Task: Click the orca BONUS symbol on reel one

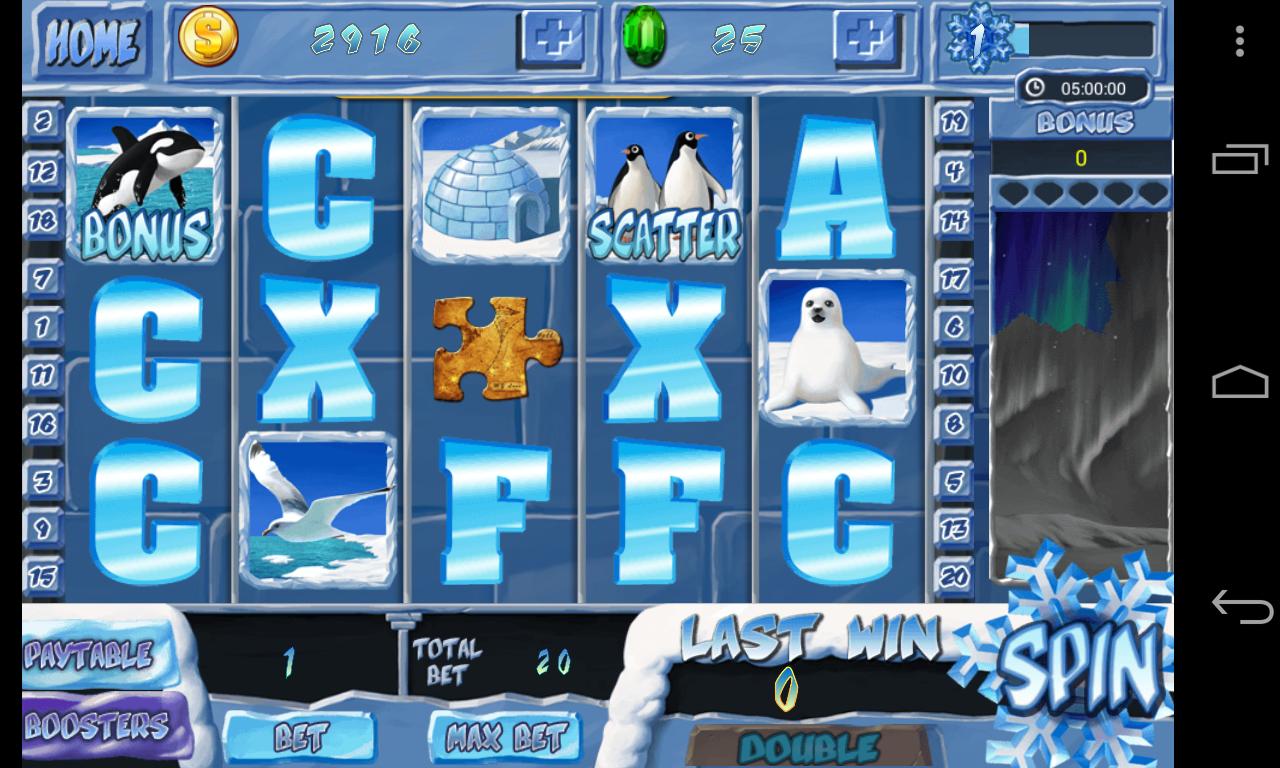Action: pos(145,185)
